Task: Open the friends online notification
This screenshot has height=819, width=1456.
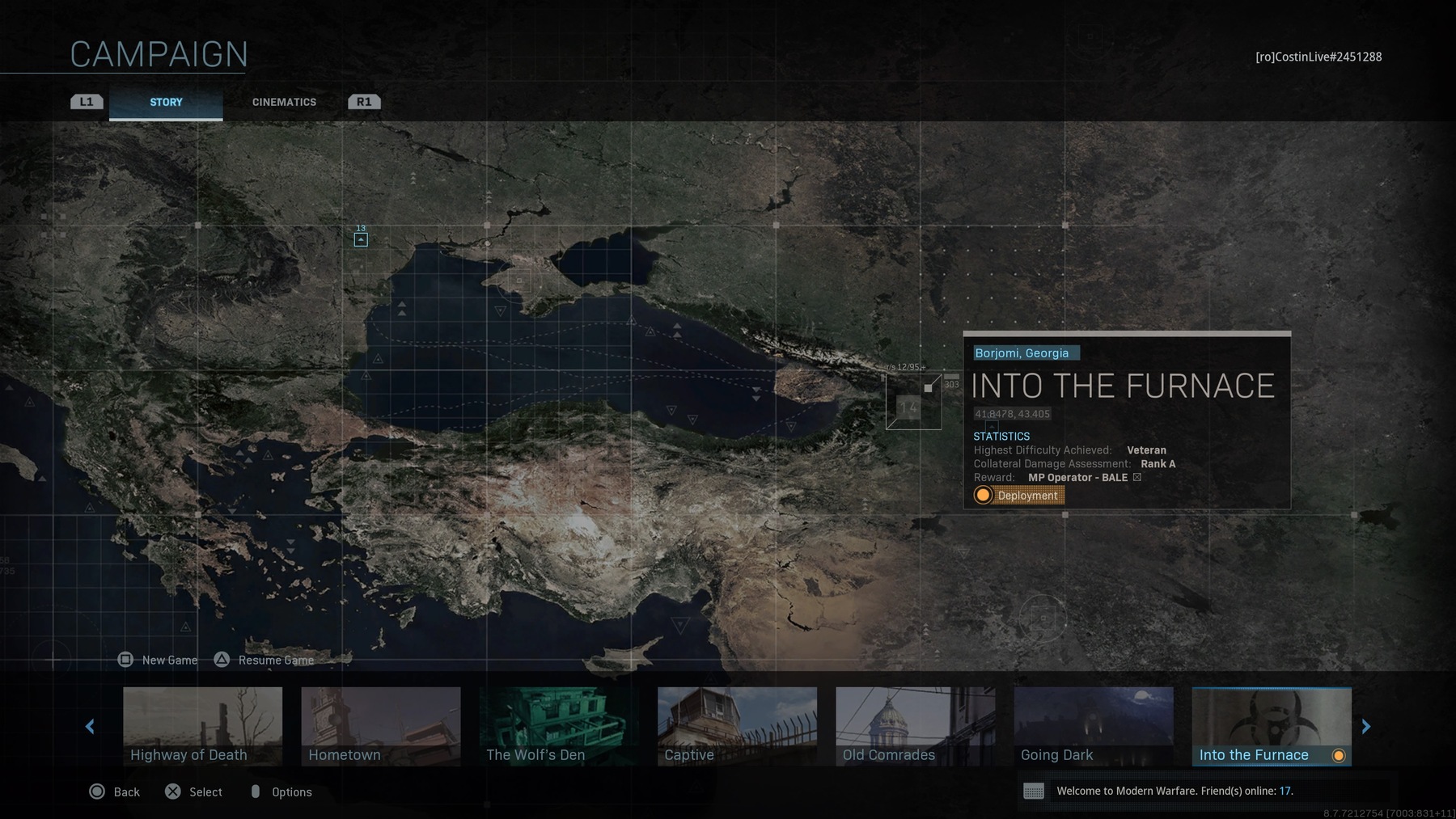Action: [x=1173, y=791]
